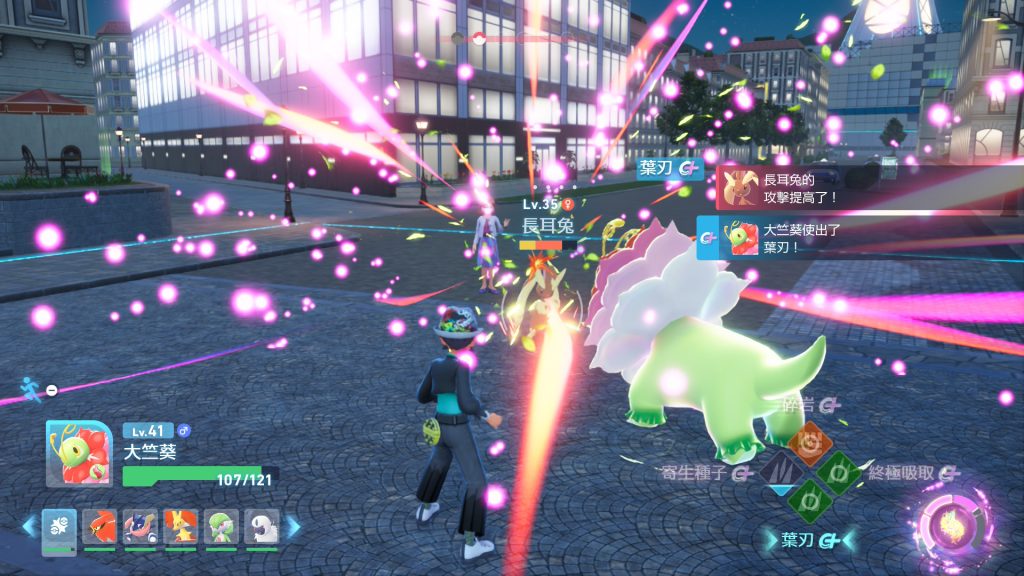Click the 大竺葵 portrait thumbnail
The width and height of the screenshot is (1024, 576).
80,453
